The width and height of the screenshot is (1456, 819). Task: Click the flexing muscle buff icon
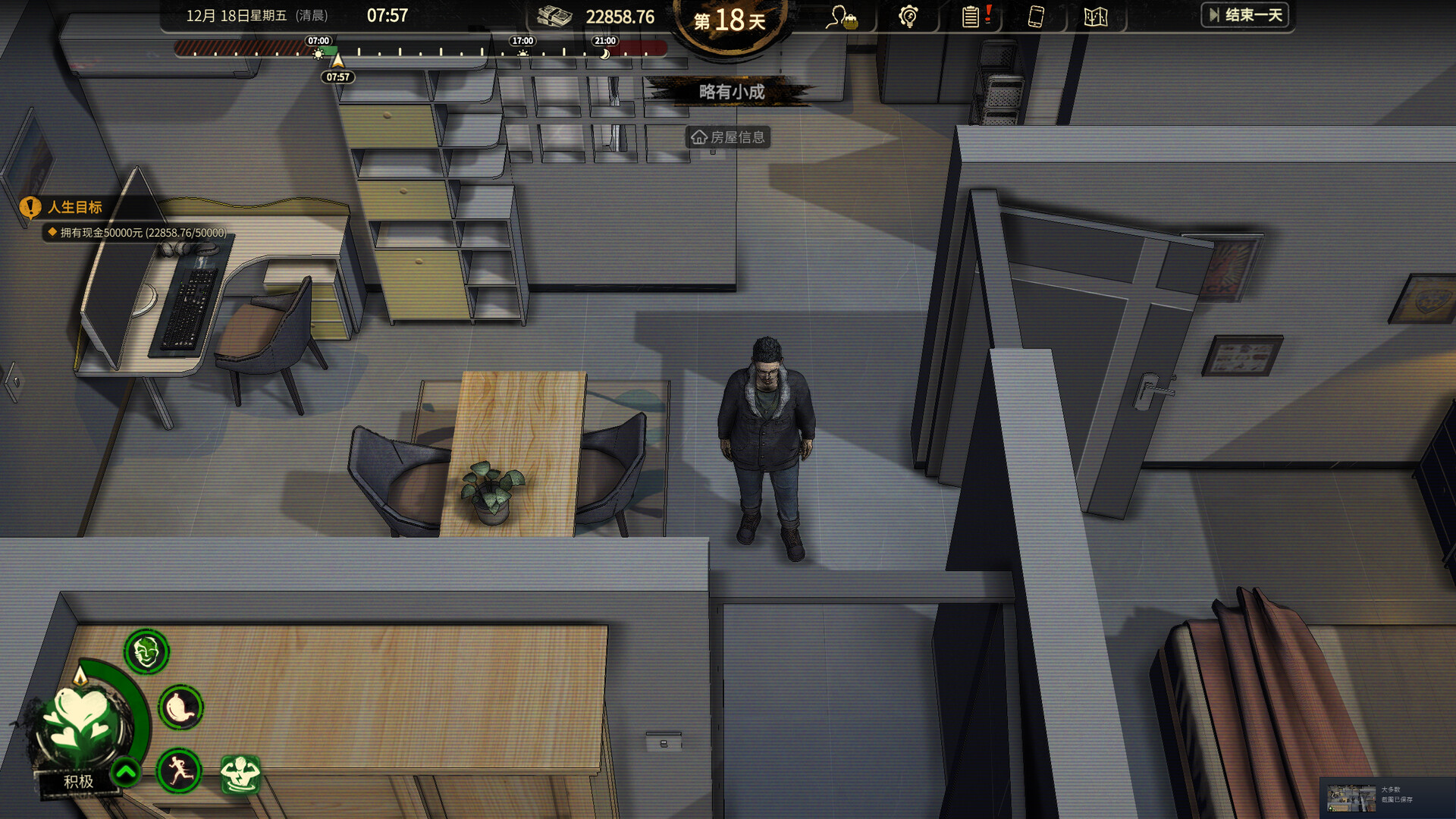pyautogui.click(x=240, y=774)
